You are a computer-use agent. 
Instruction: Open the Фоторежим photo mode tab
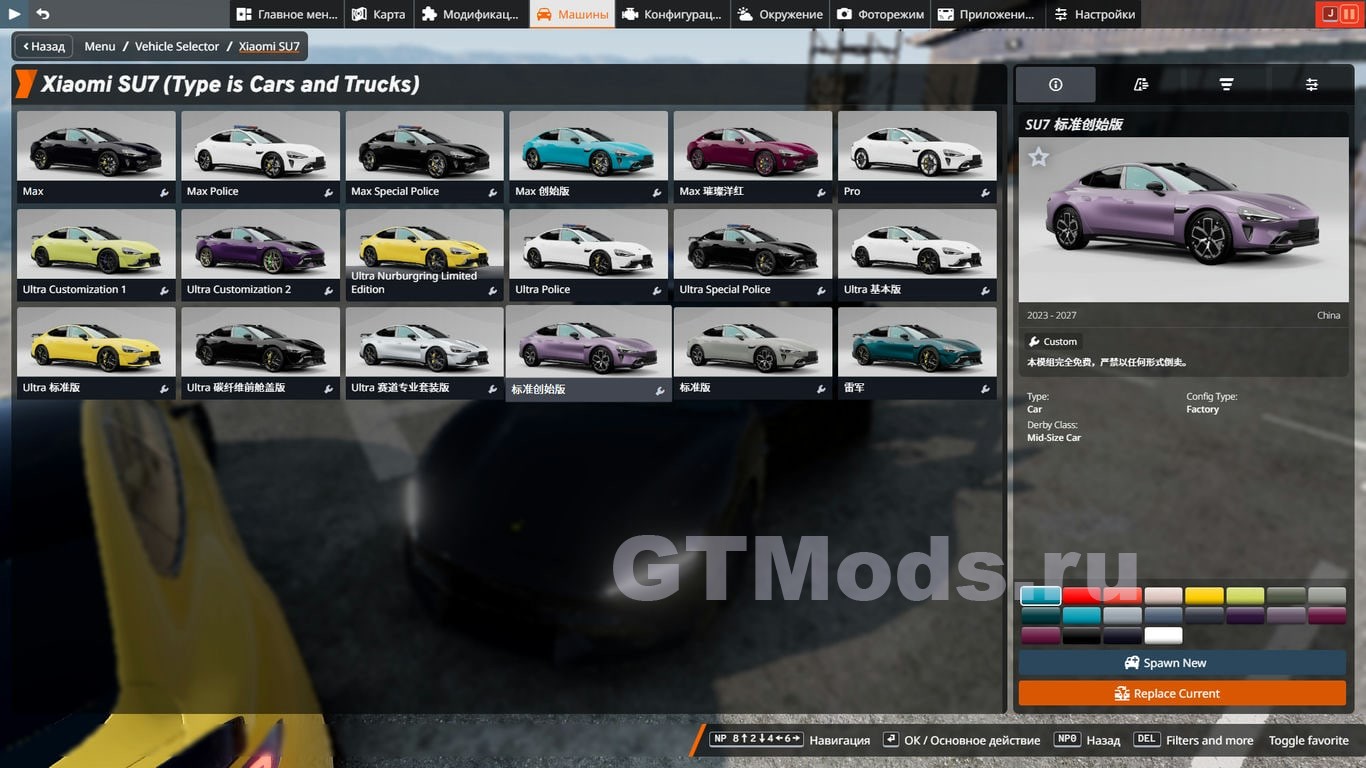click(880, 14)
